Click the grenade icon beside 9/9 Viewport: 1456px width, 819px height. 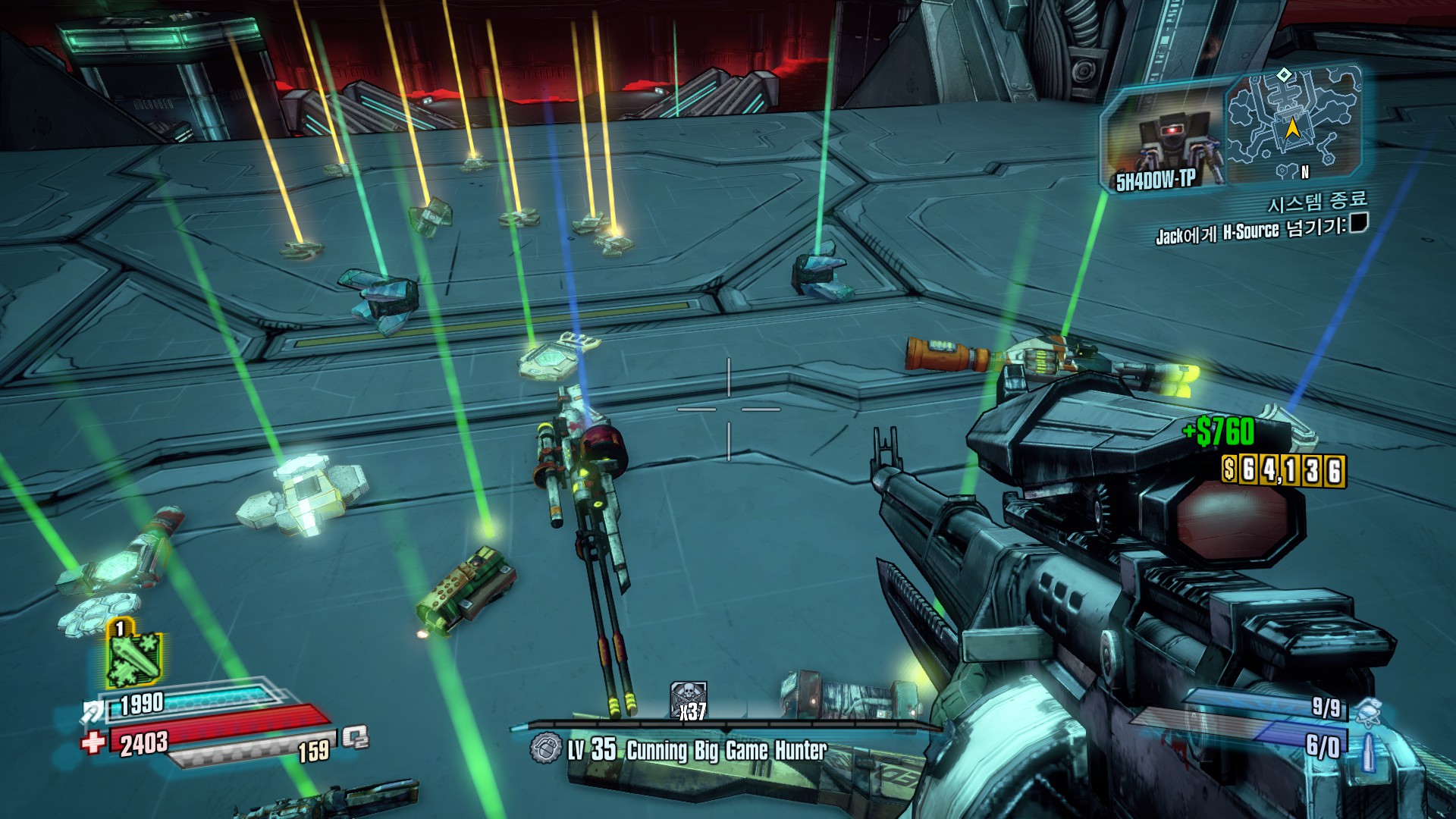[1367, 709]
